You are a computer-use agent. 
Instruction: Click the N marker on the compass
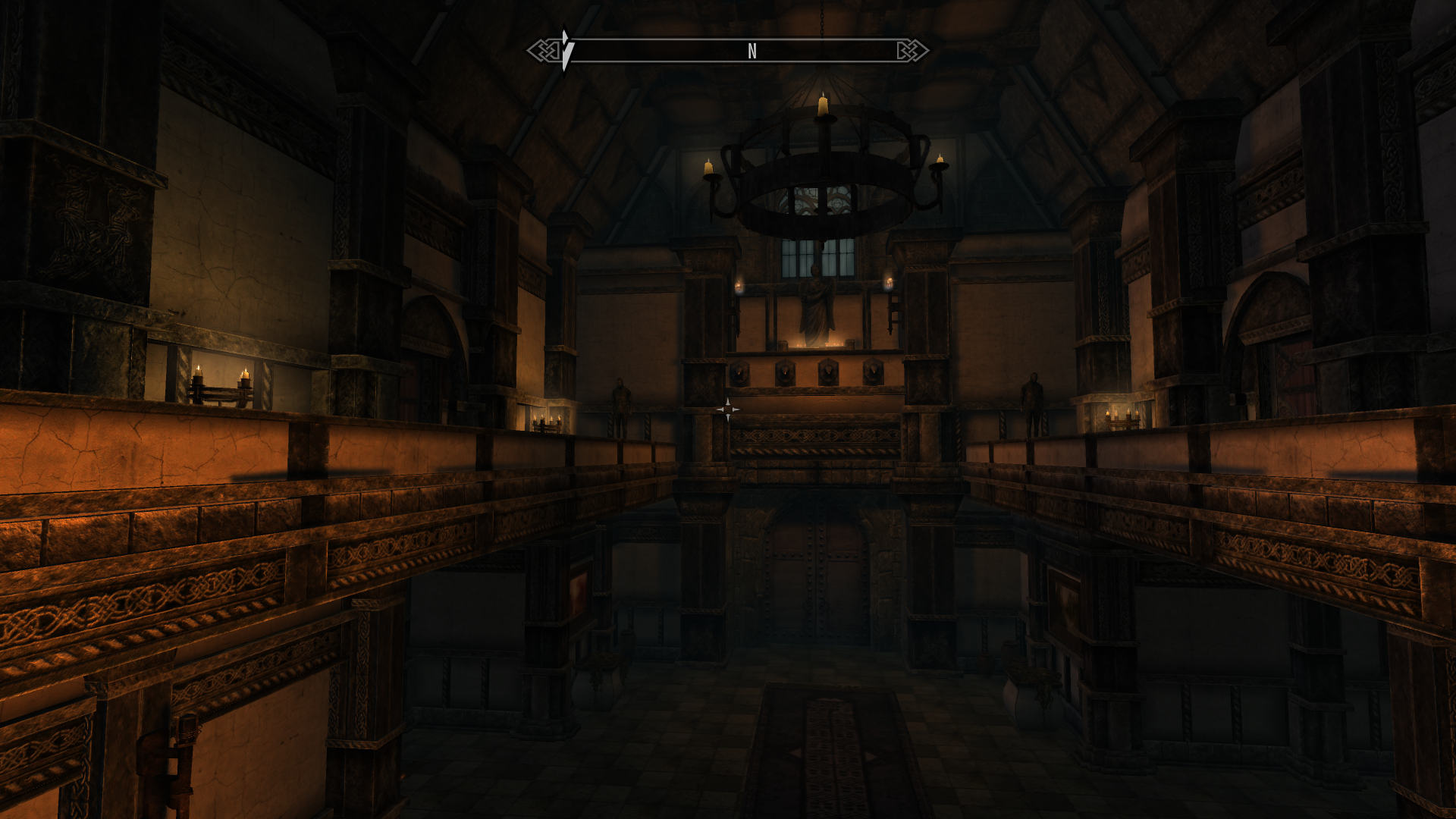[x=752, y=51]
